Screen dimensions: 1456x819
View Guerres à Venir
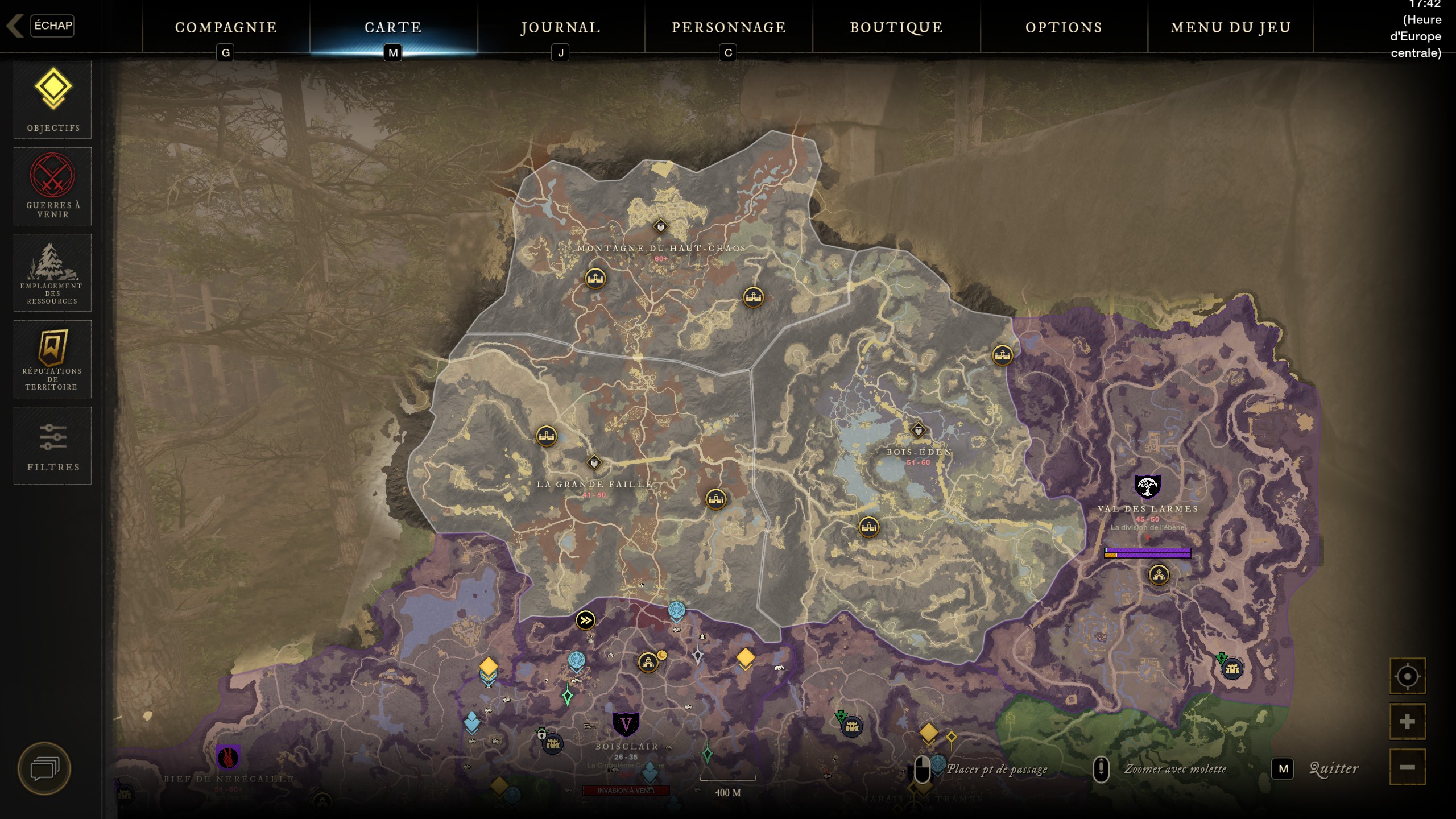click(53, 187)
